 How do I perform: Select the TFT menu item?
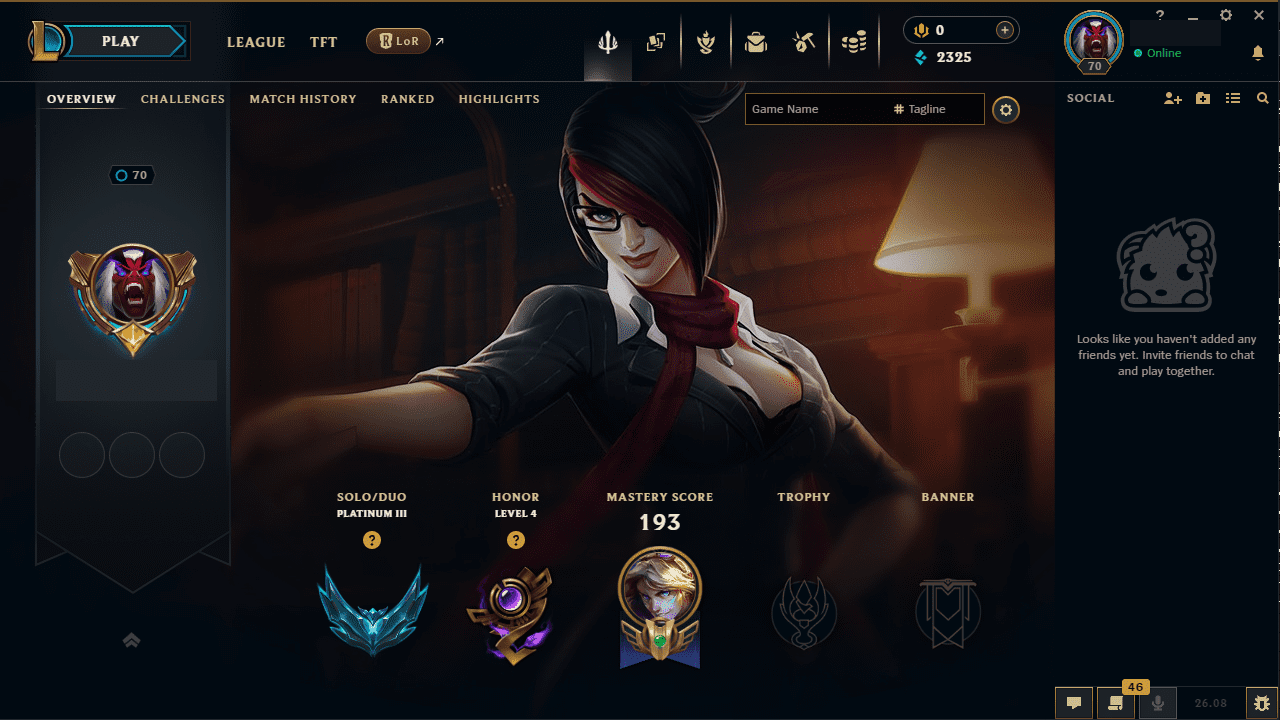point(323,42)
